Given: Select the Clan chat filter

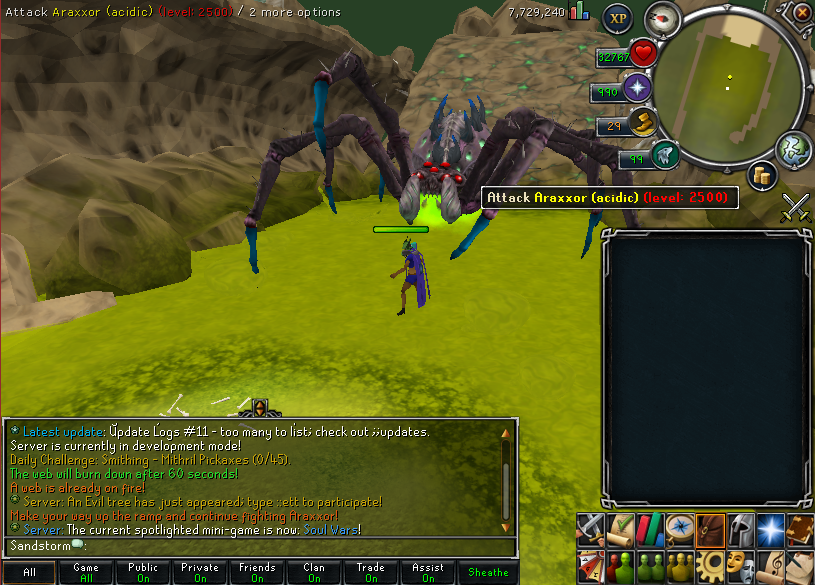Looking at the screenshot, I should (x=314, y=573).
